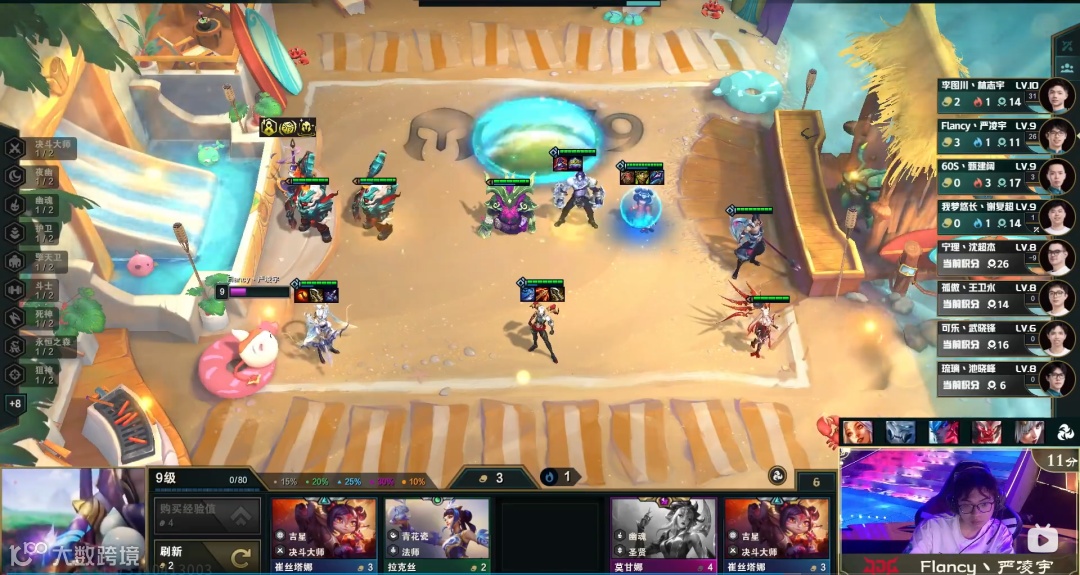Viewport: 1080px width, 575px height.
Task: Select the 护卫 trait entry
Action: point(40,233)
